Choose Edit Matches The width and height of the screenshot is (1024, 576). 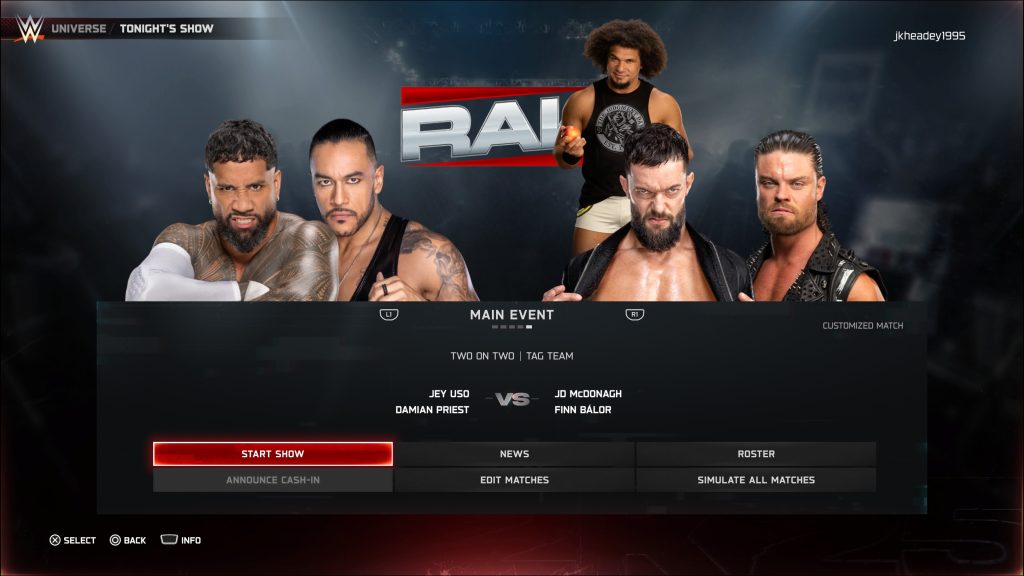tap(514, 480)
